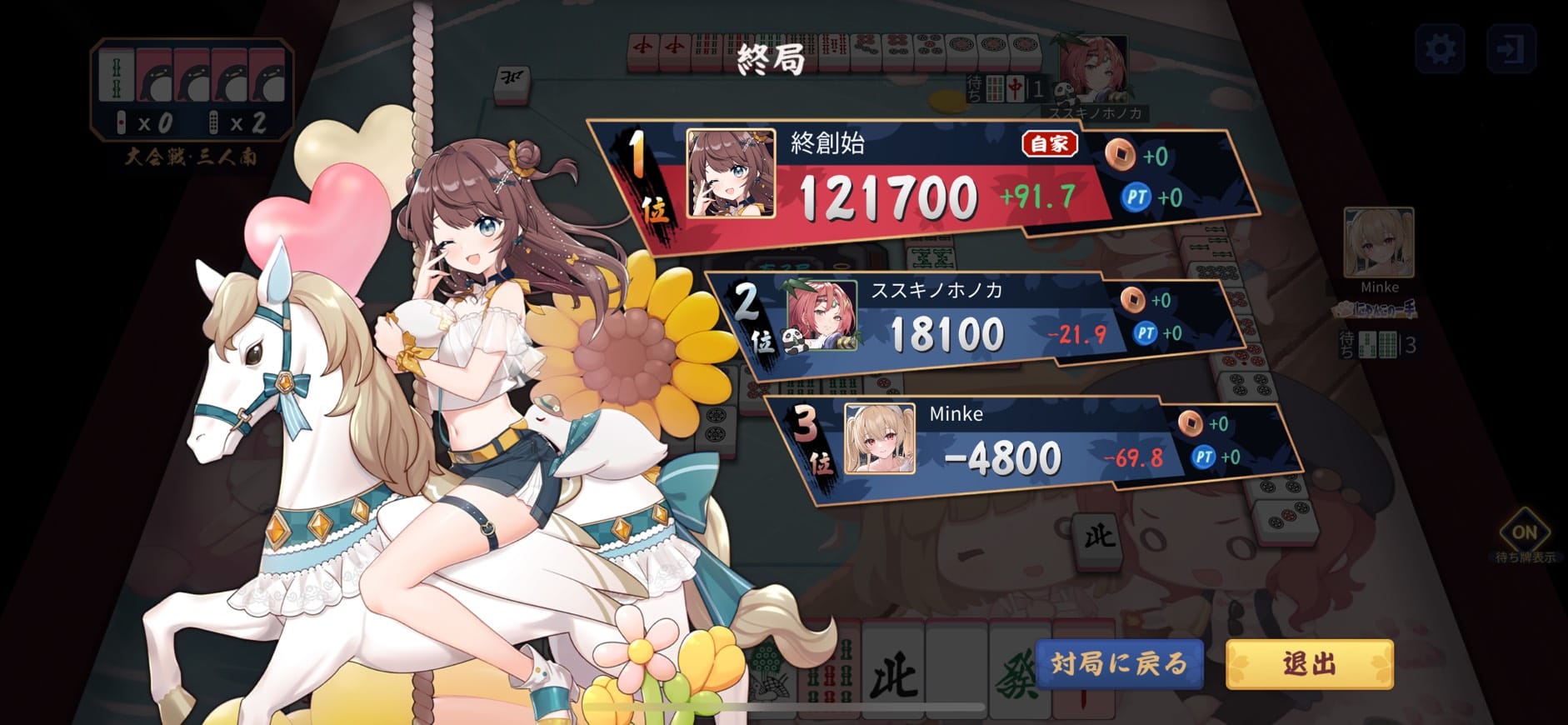The image size is (1568, 725).
Task: Return to the match with 対局に戻る
Action: (1119, 663)
